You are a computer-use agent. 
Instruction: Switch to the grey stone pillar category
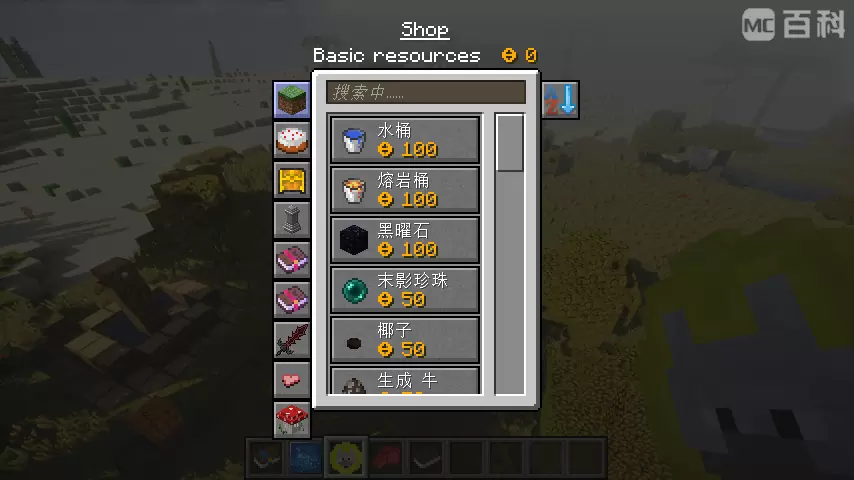292,220
